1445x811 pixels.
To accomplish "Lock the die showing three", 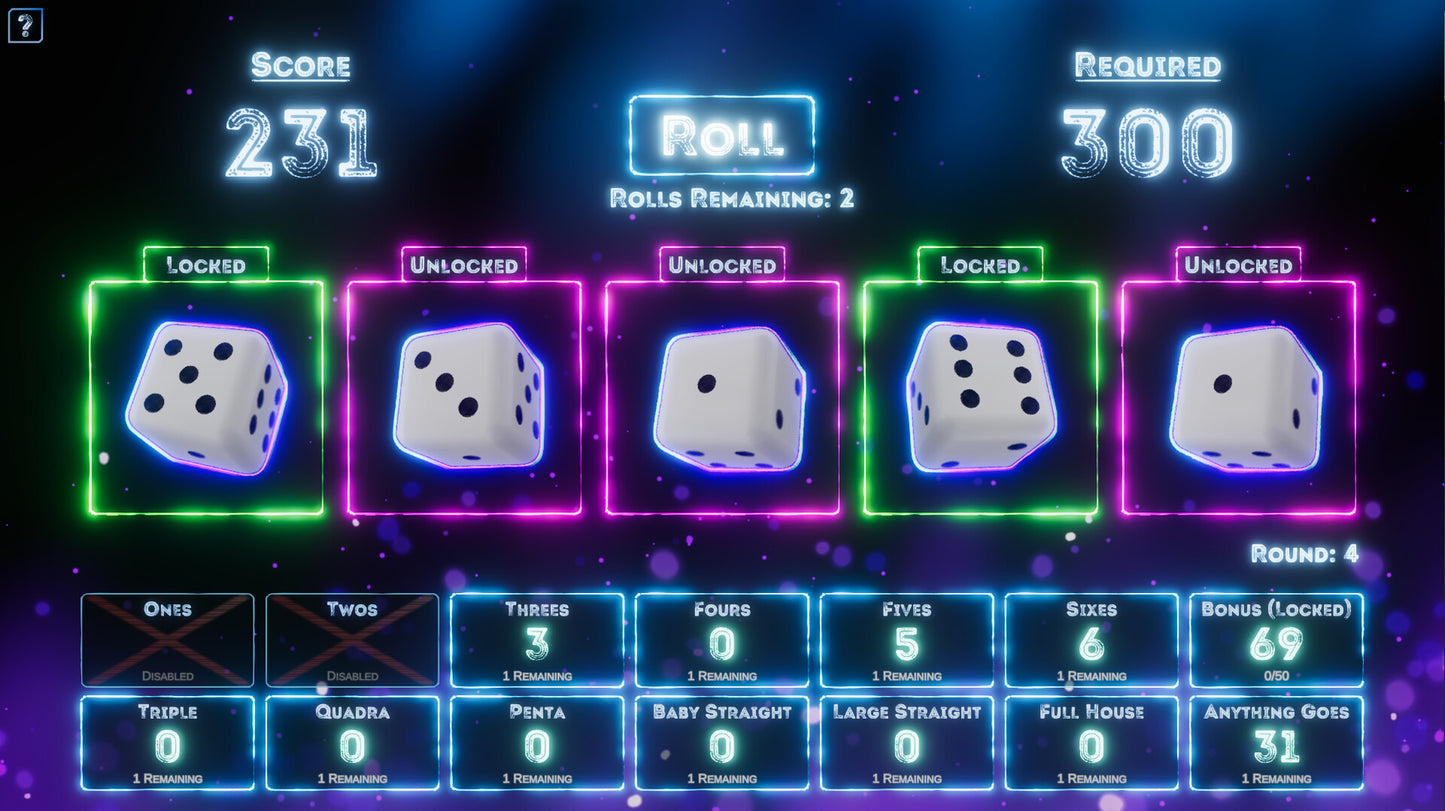I will [x=464, y=397].
